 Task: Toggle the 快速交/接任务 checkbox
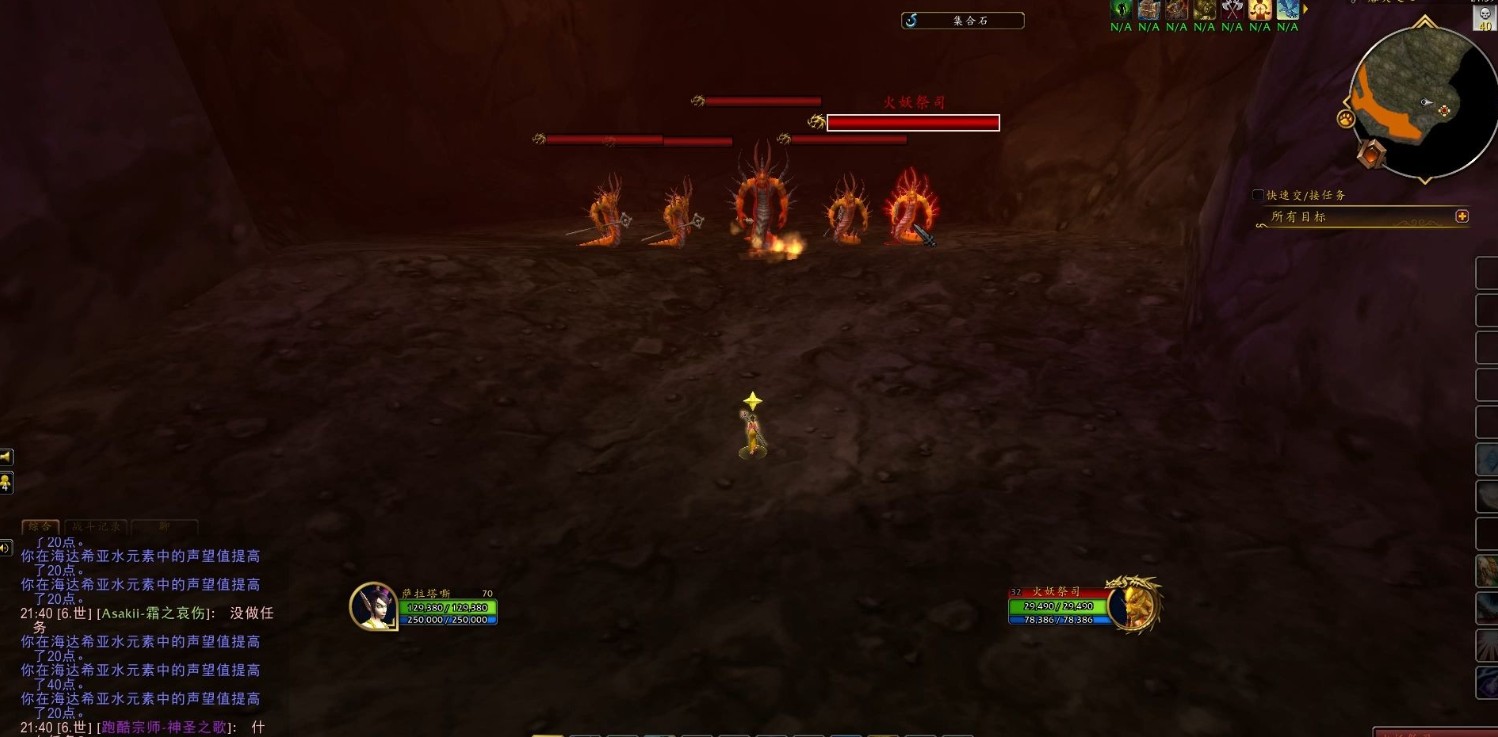coord(1258,196)
